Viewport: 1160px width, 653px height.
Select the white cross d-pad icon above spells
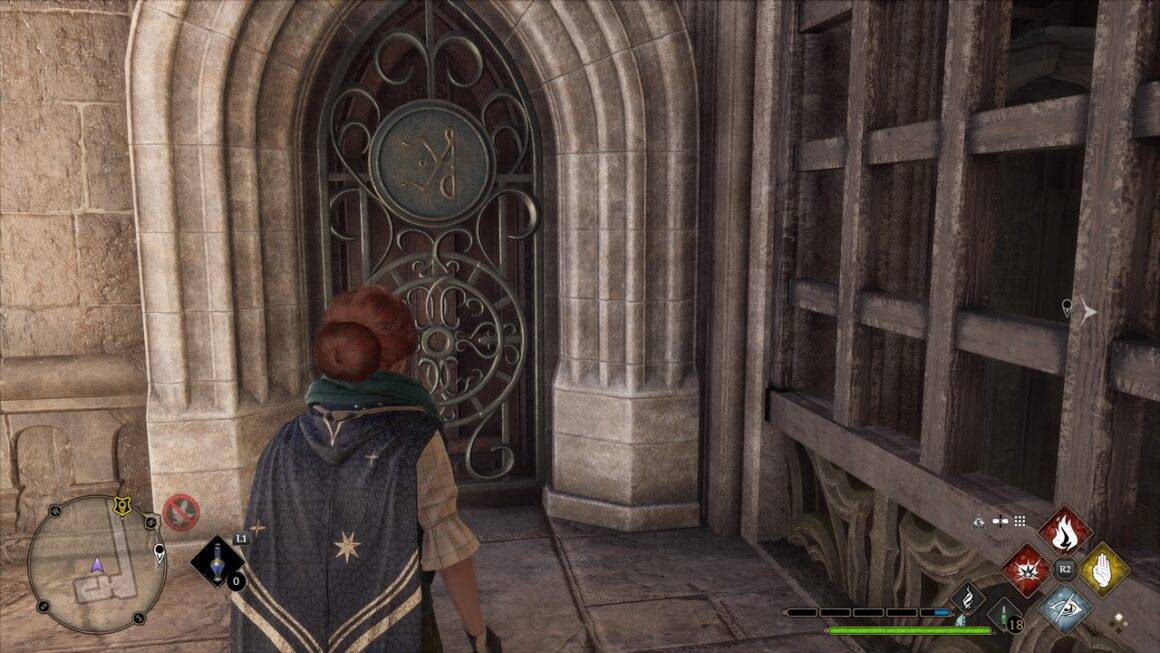pyautogui.click(x=999, y=520)
